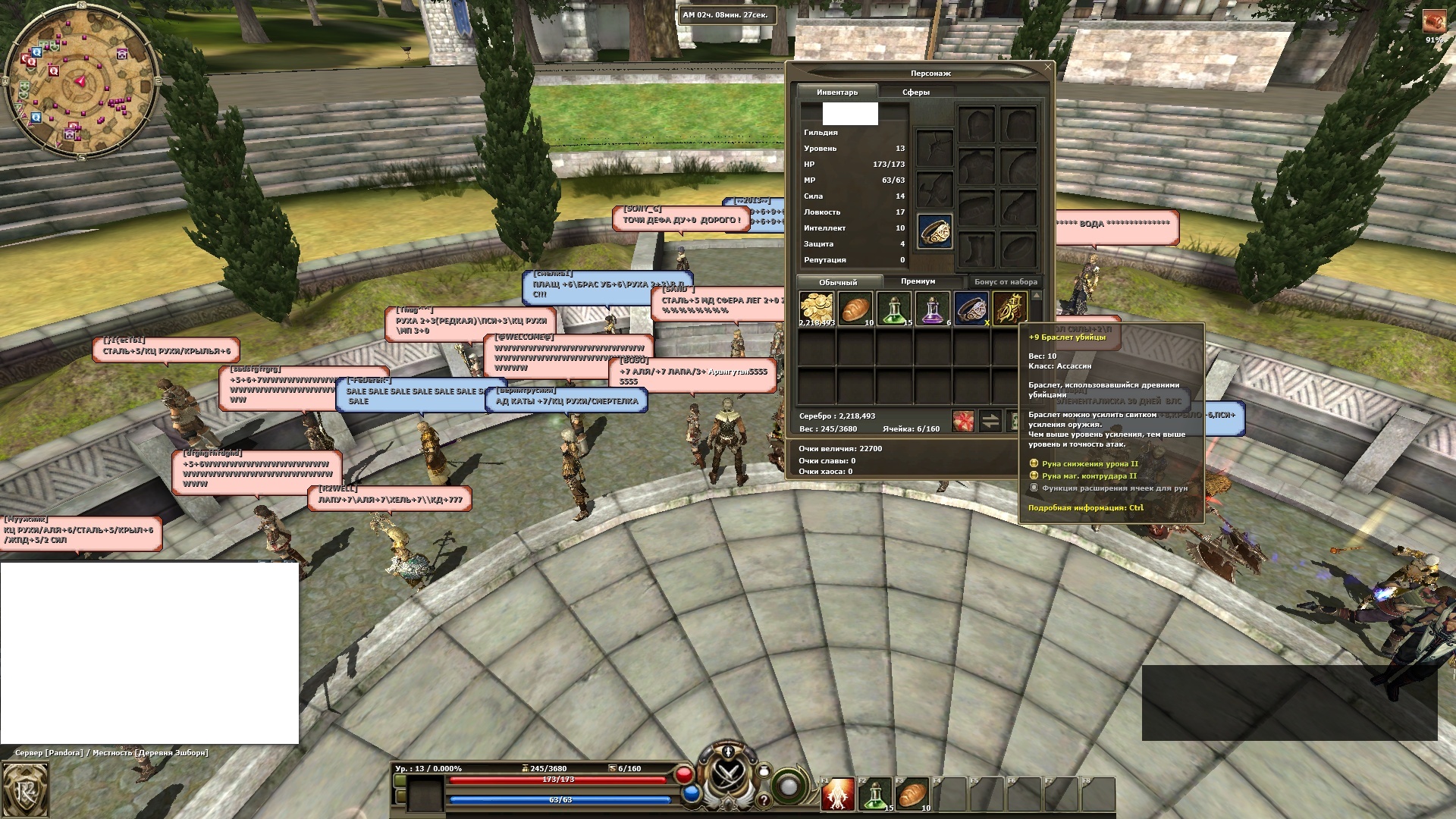Open the red gift box button
Screen dimensions: 1456x819
coord(963,420)
